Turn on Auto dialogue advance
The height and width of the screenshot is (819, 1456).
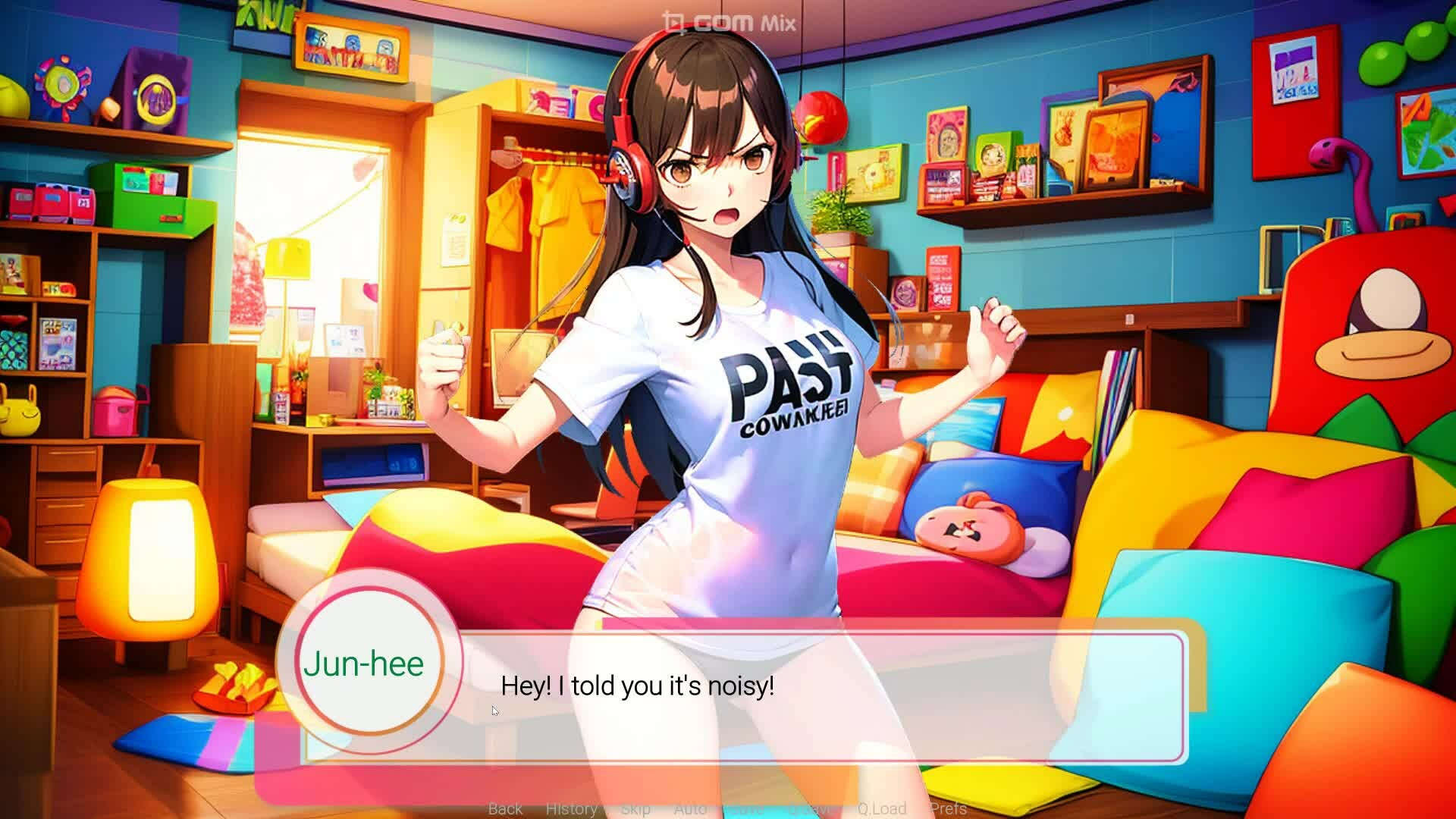tap(690, 808)
